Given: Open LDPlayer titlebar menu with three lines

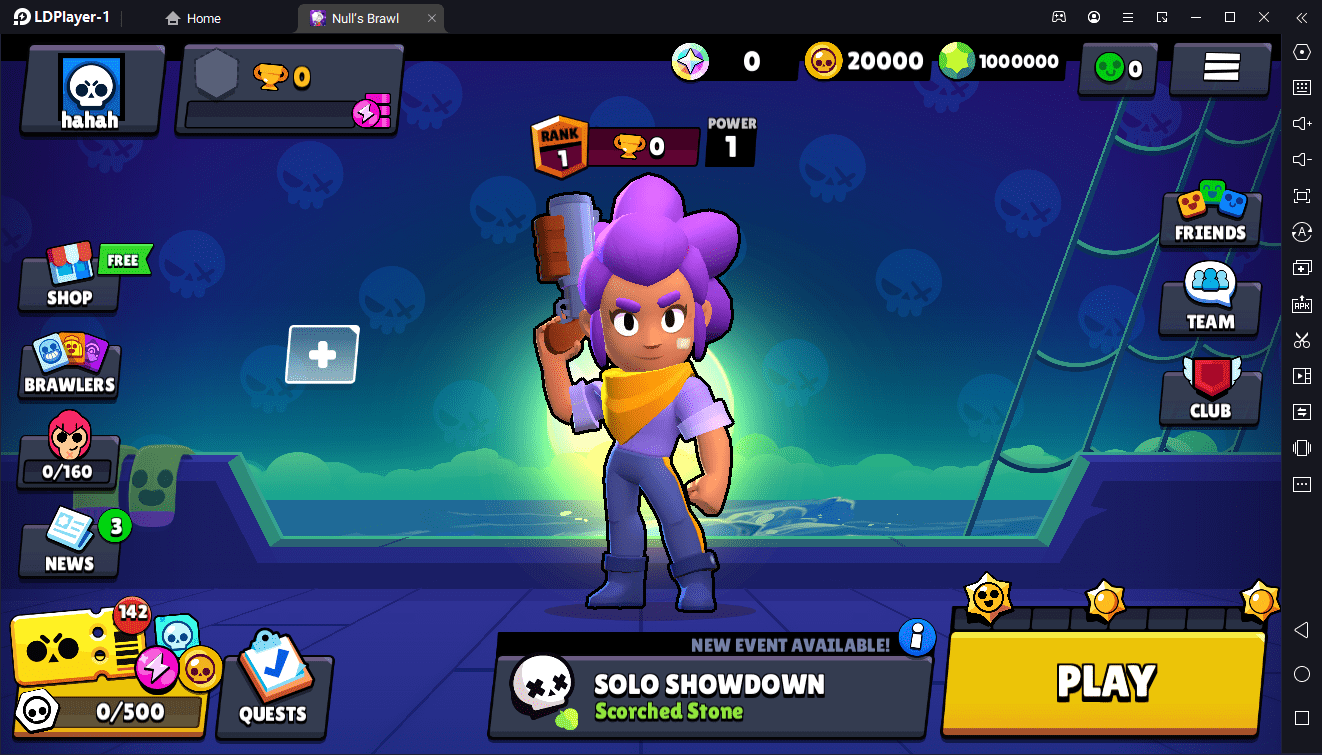Looking at the screenshot, I should [x=1127, y=17].
